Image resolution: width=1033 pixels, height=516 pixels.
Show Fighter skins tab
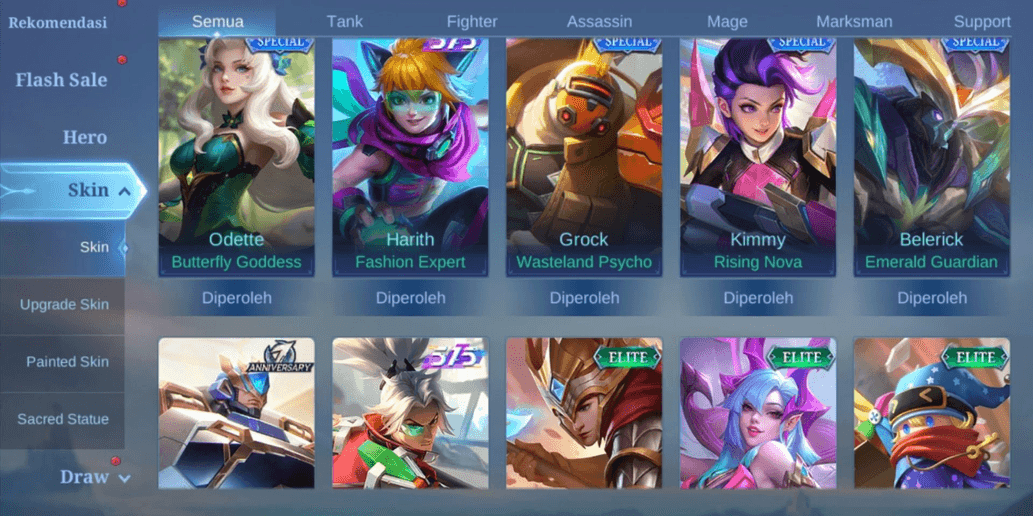pos(472,21)
